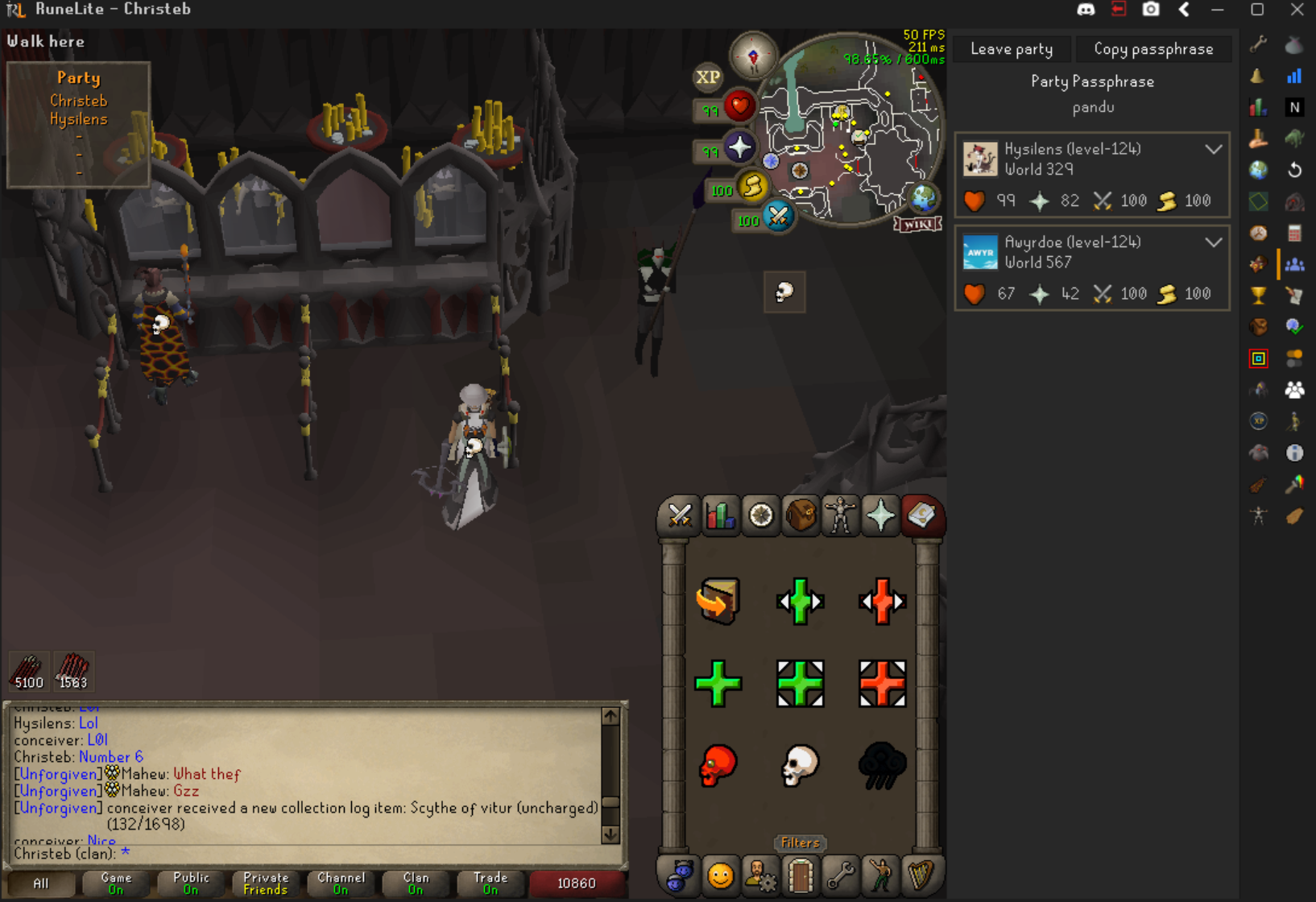
Task: Copy the party passphrase
Action: 1153,49
